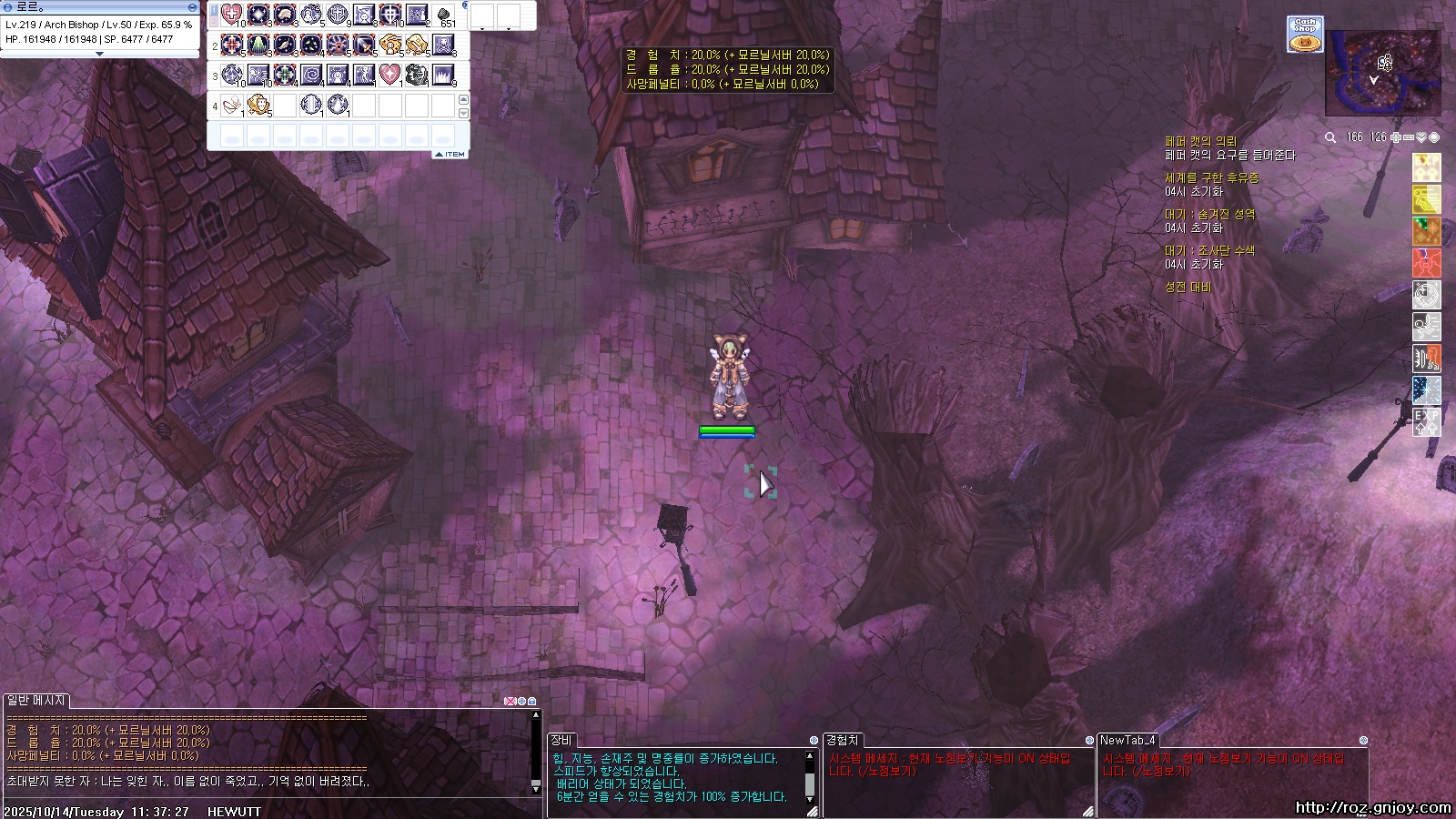Zoom out the minimap with minus button
The image size is (1456, 819).
click(x=1409, y=137)
